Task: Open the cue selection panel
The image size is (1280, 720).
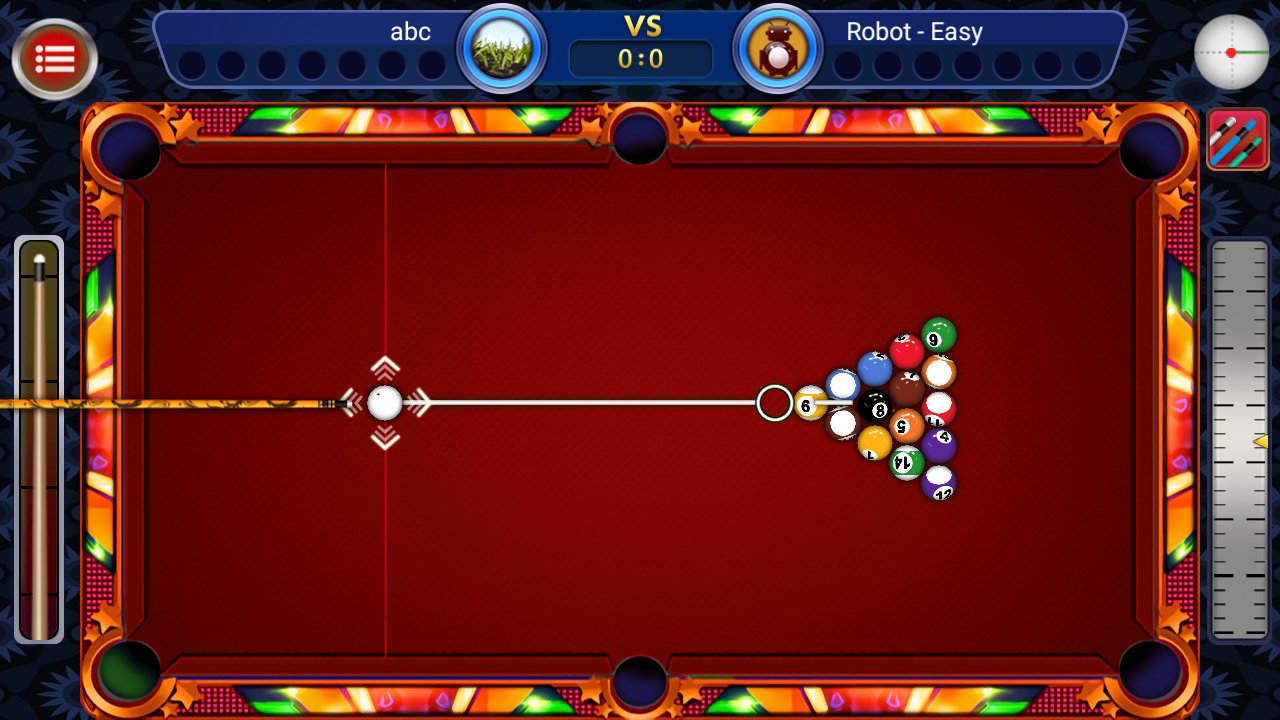Action: 1238,140
